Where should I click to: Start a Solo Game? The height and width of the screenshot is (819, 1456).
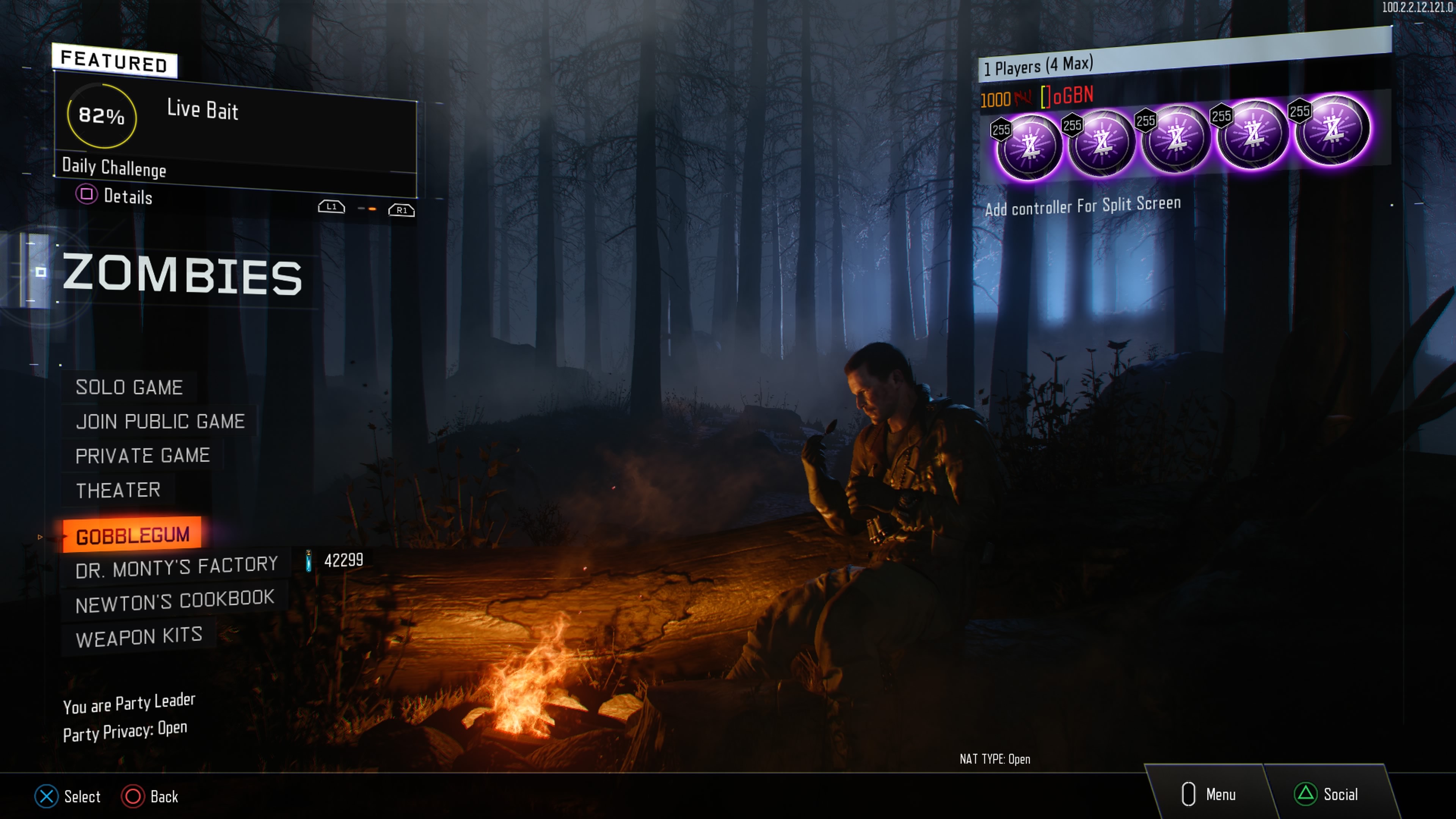129,388
